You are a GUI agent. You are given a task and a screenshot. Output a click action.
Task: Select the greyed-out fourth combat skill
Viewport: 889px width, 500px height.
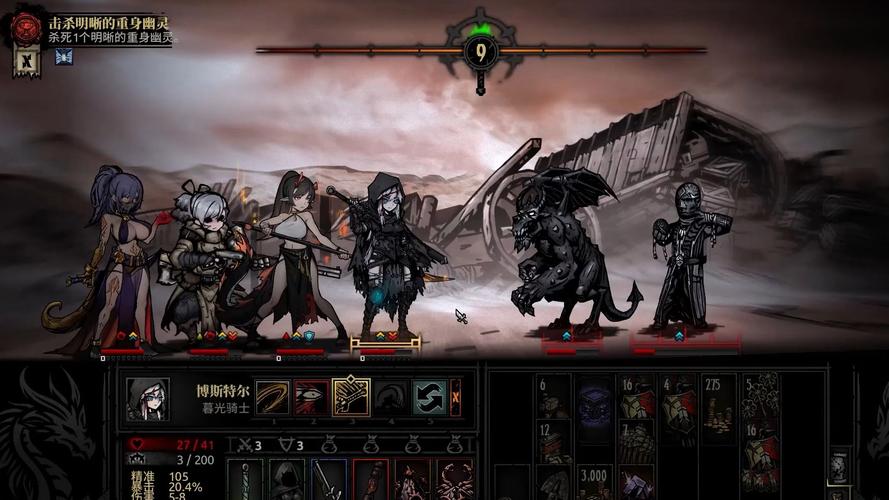(391, 397)
